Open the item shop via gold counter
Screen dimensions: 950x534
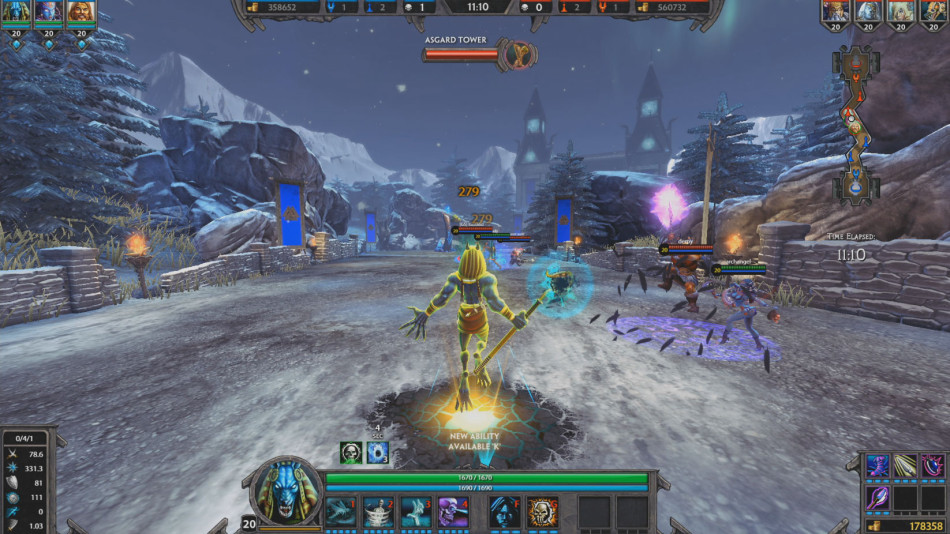point(905,525)
